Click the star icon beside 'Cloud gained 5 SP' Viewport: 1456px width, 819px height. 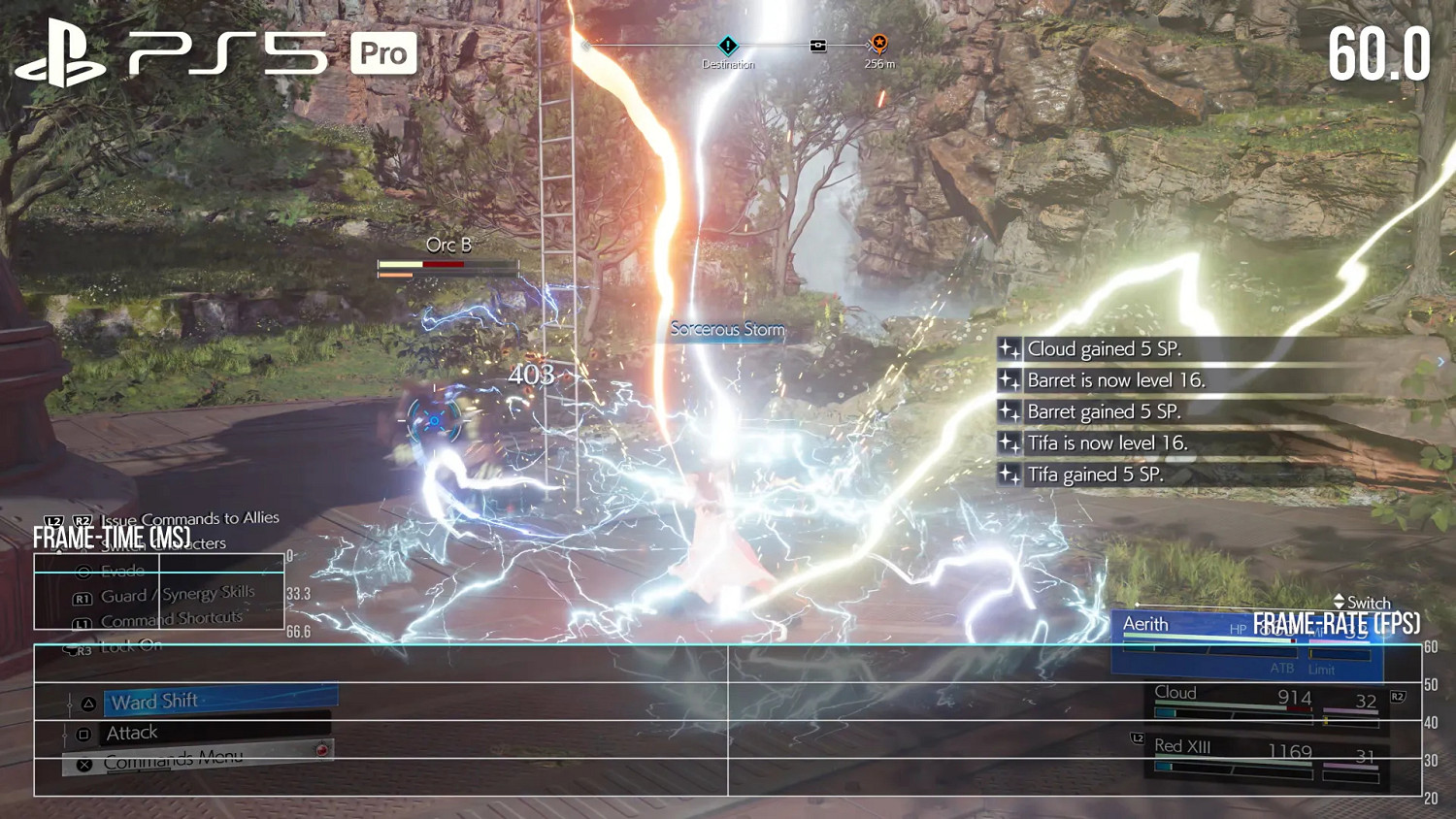[1009, 349]
